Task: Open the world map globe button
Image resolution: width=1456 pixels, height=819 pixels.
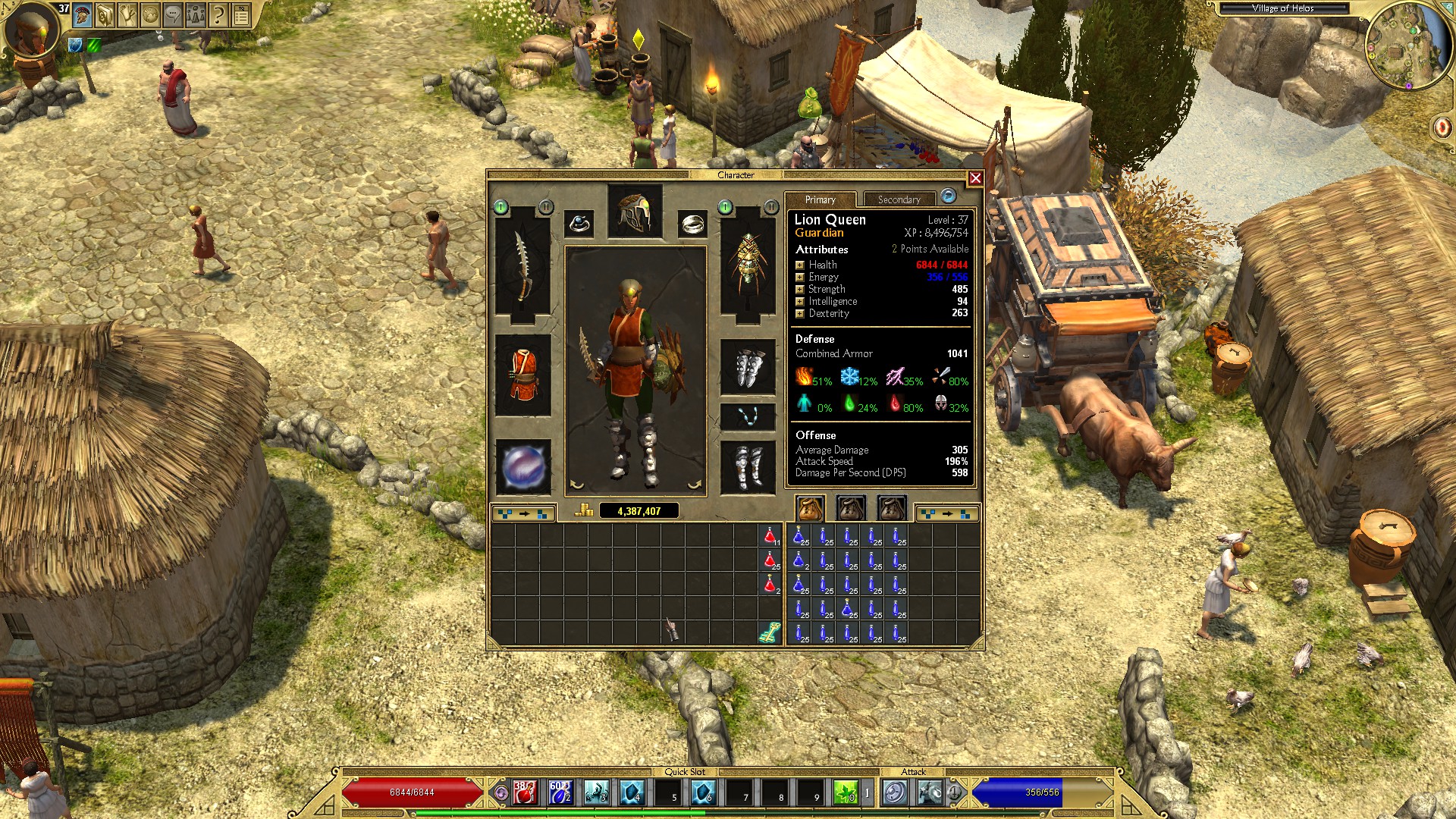Action: click(x=150, y=14)
